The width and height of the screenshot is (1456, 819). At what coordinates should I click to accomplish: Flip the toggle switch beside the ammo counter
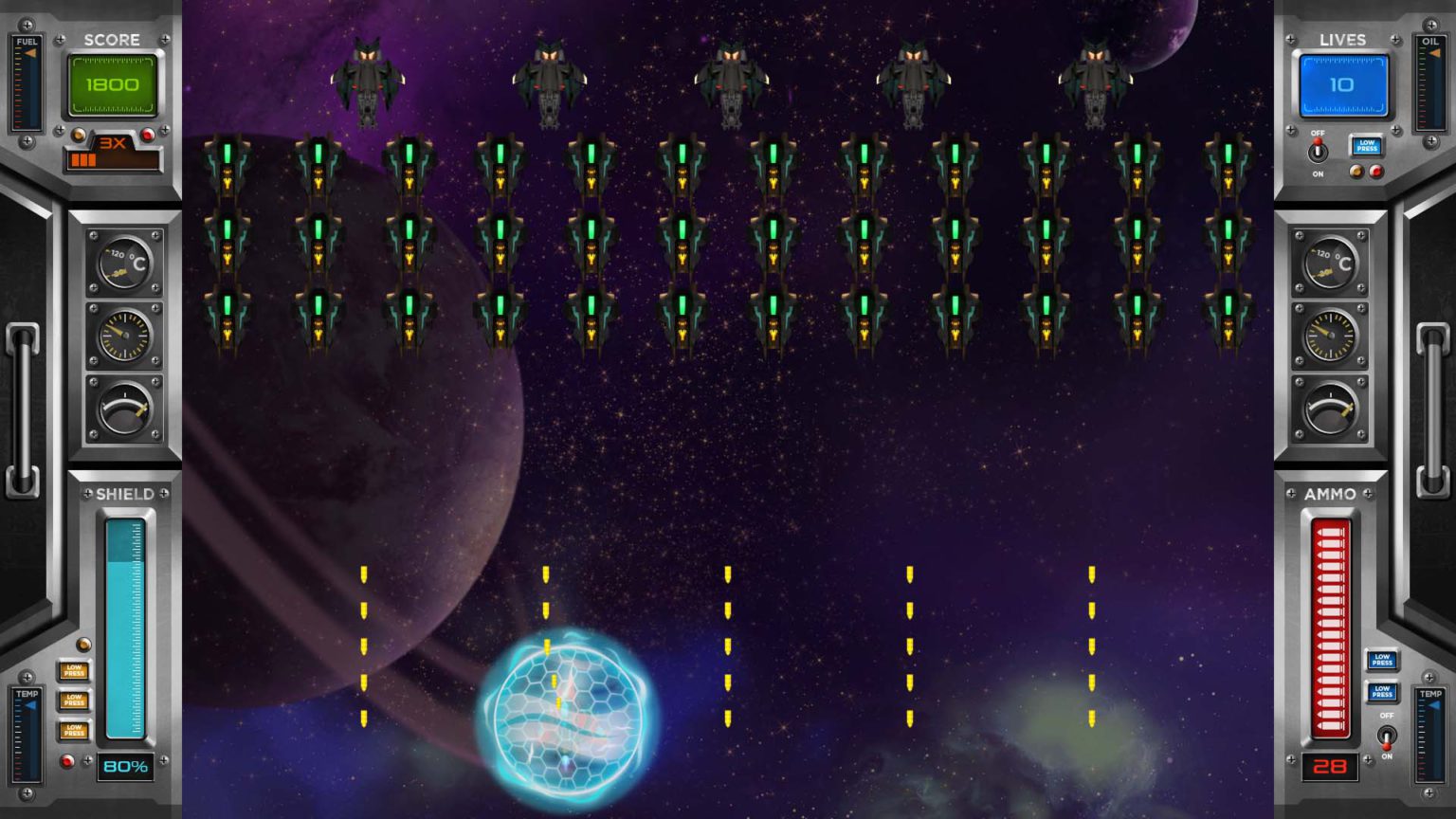1387,736
